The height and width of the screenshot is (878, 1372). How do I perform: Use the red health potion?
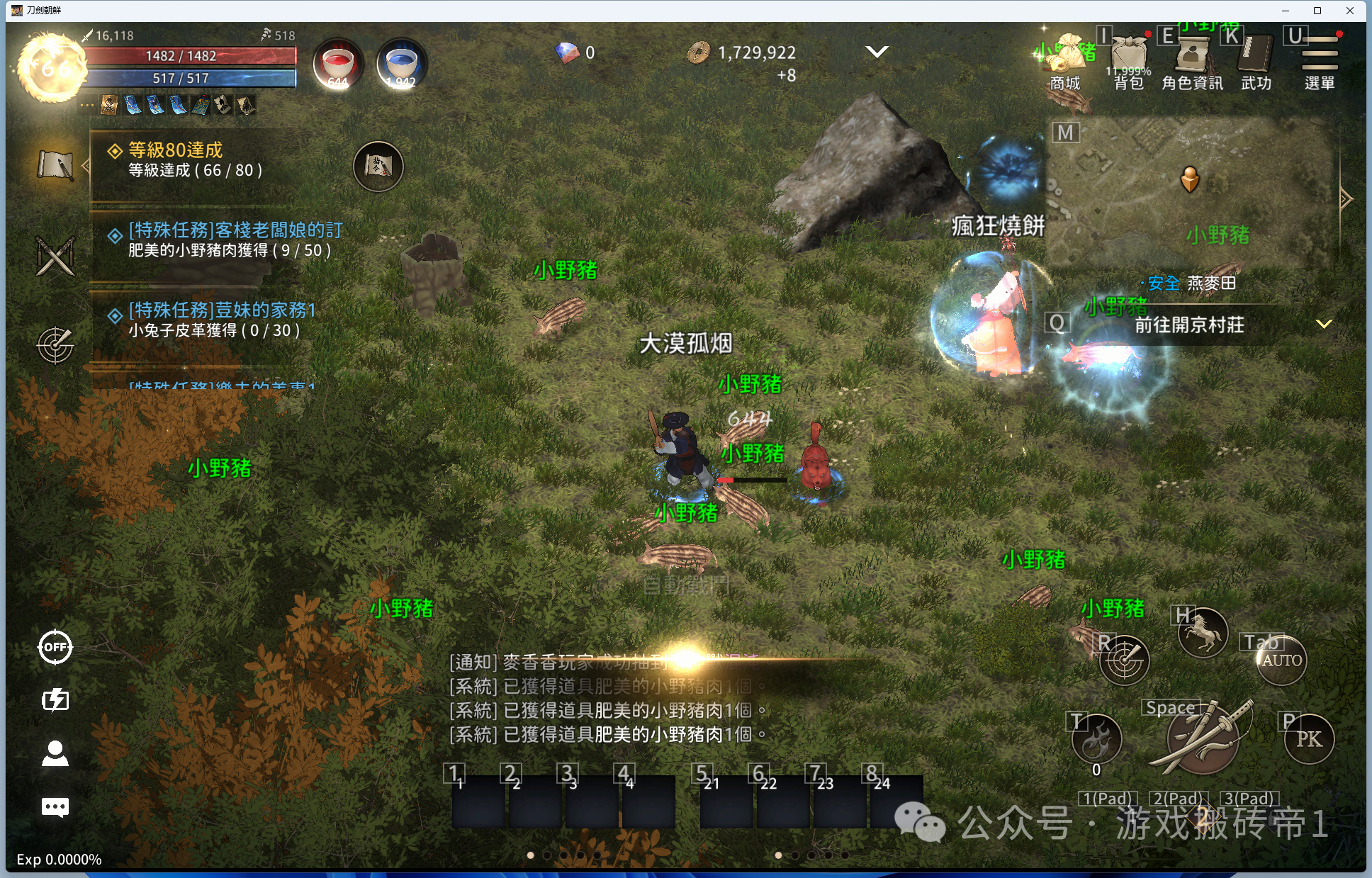(338, 64)
